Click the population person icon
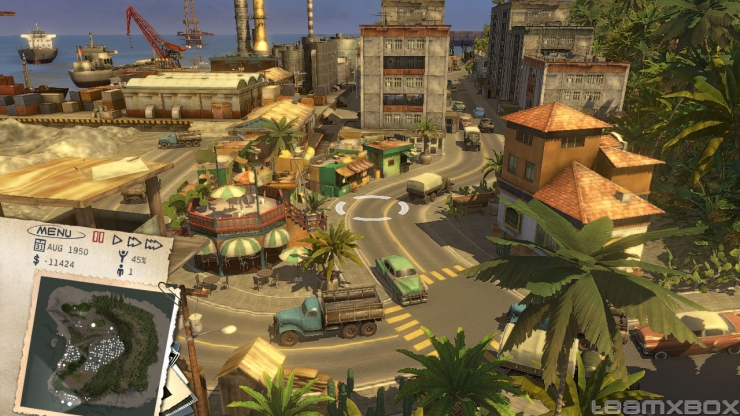The width and height of the screenshot is (740, 416). tap(121, 271)
